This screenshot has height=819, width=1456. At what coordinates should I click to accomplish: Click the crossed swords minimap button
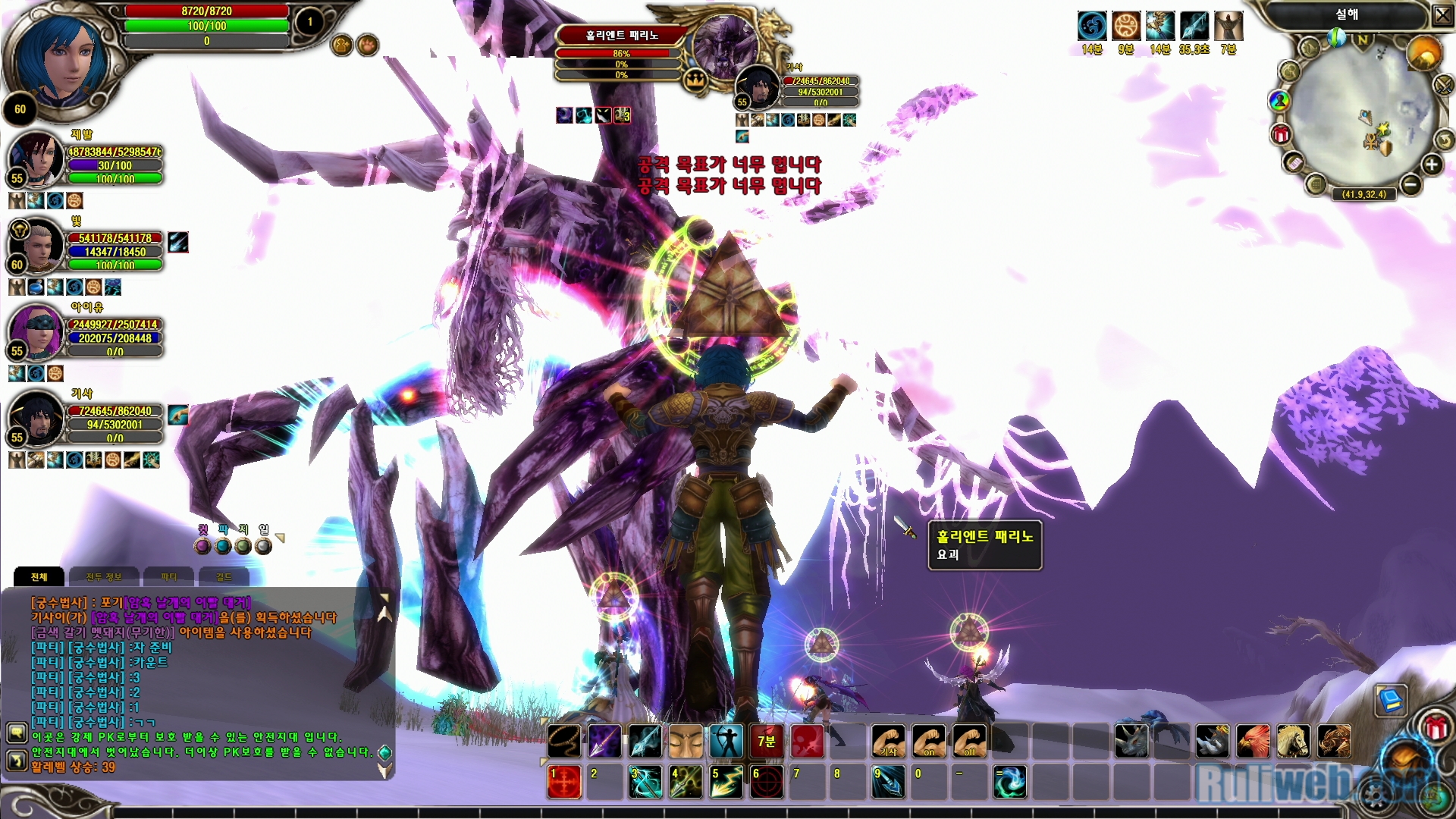point(1444,84)
